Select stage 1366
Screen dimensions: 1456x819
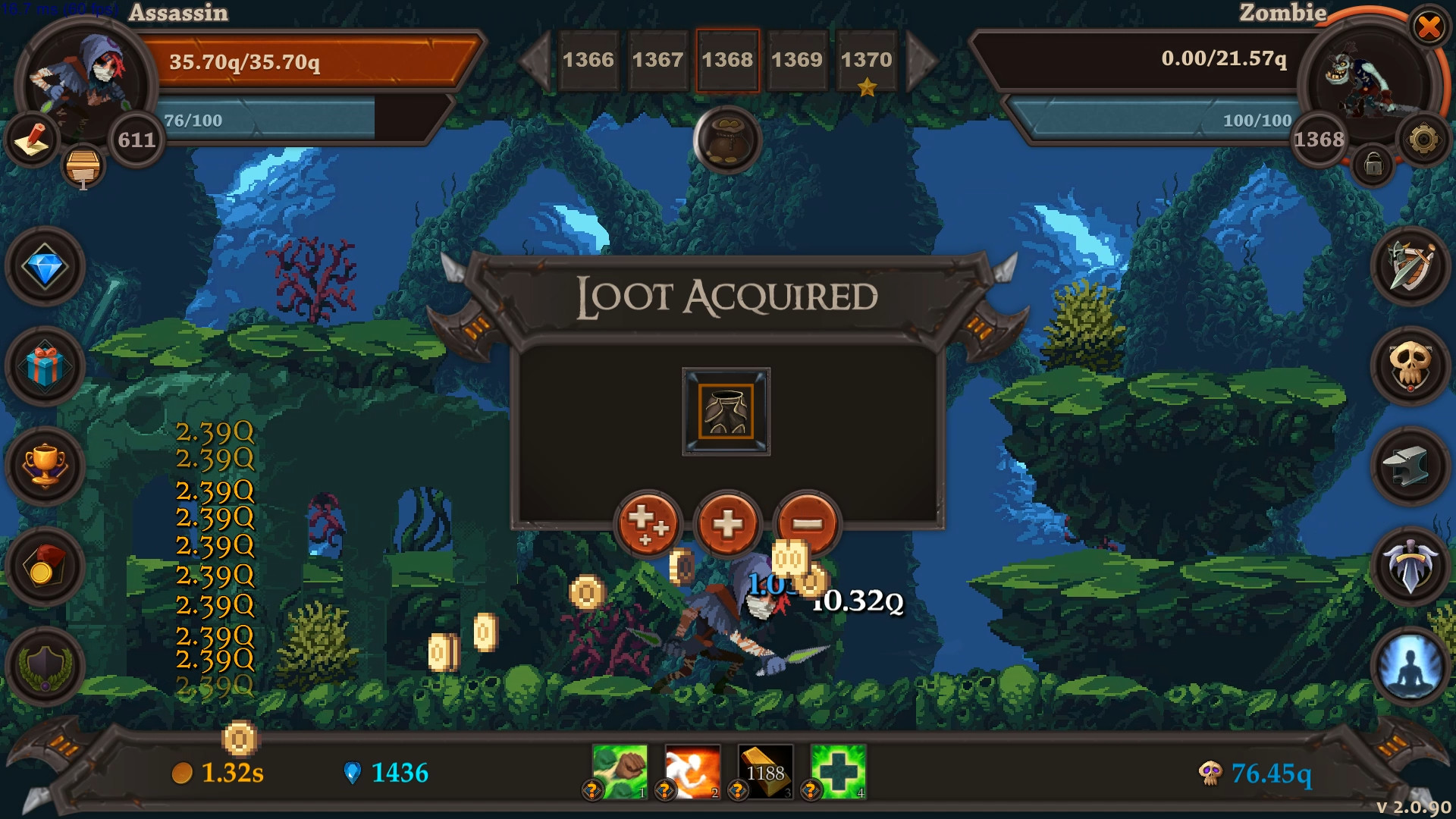click(588, 59)
